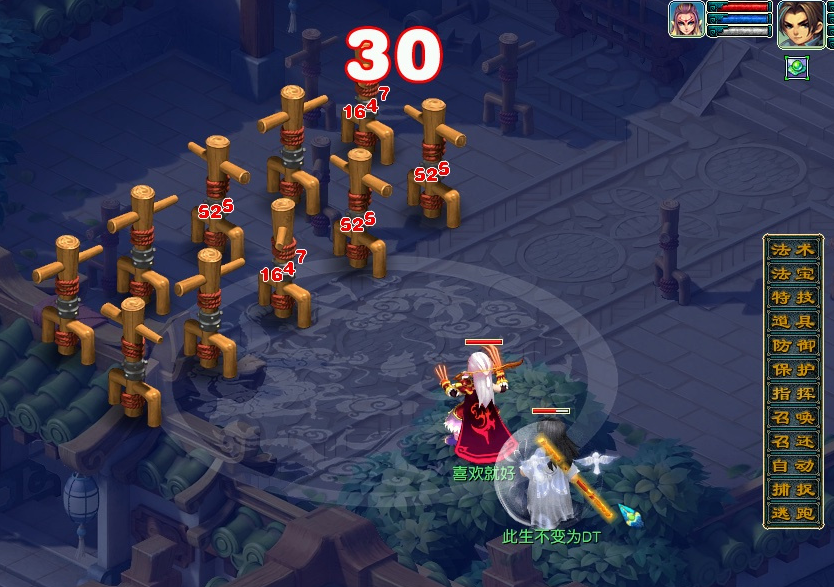Choose the 防御 defend command
834x587 pixels.
[x=793, y=345]
